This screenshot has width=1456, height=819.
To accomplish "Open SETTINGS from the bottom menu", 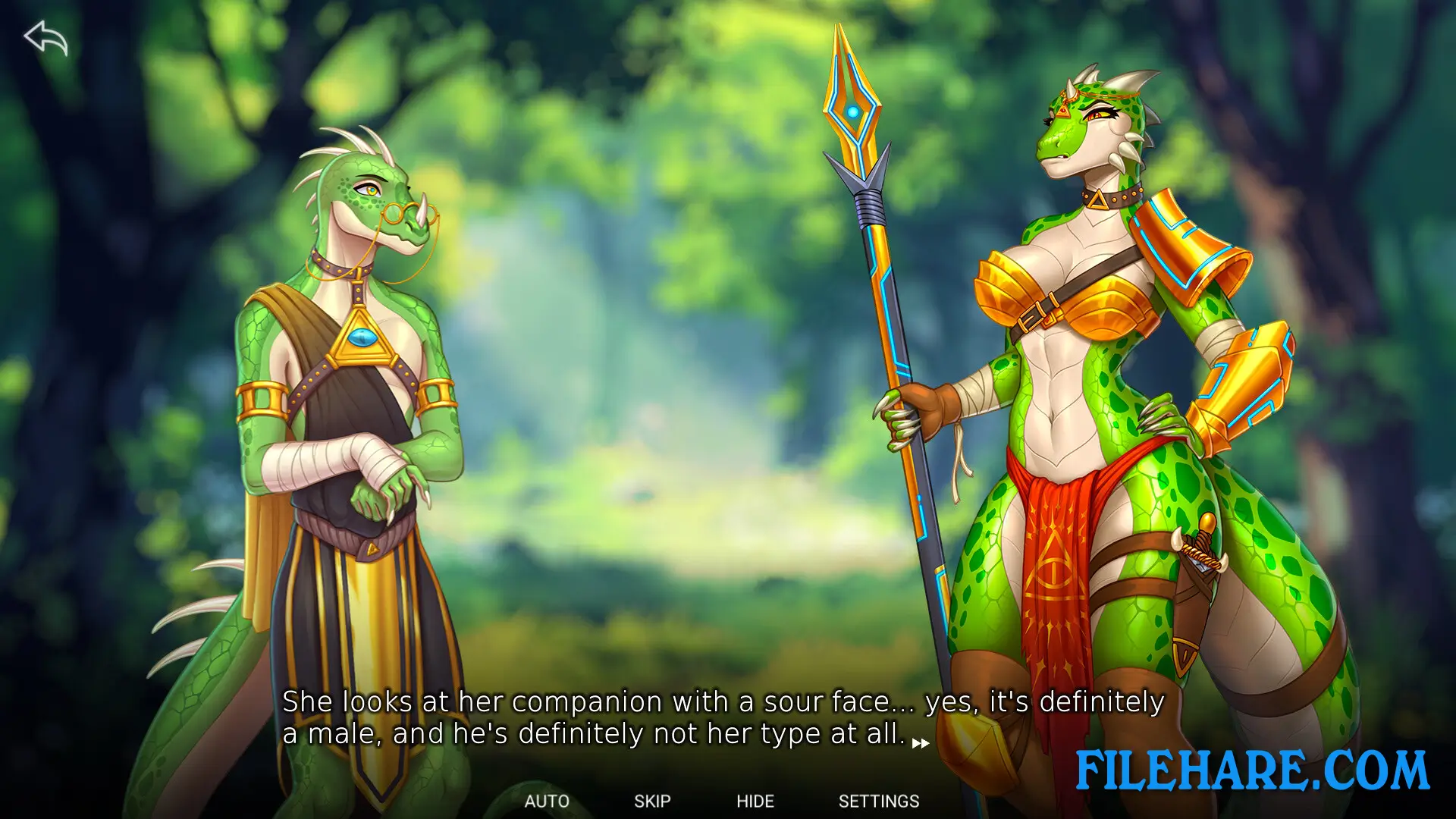I will 878,801.
